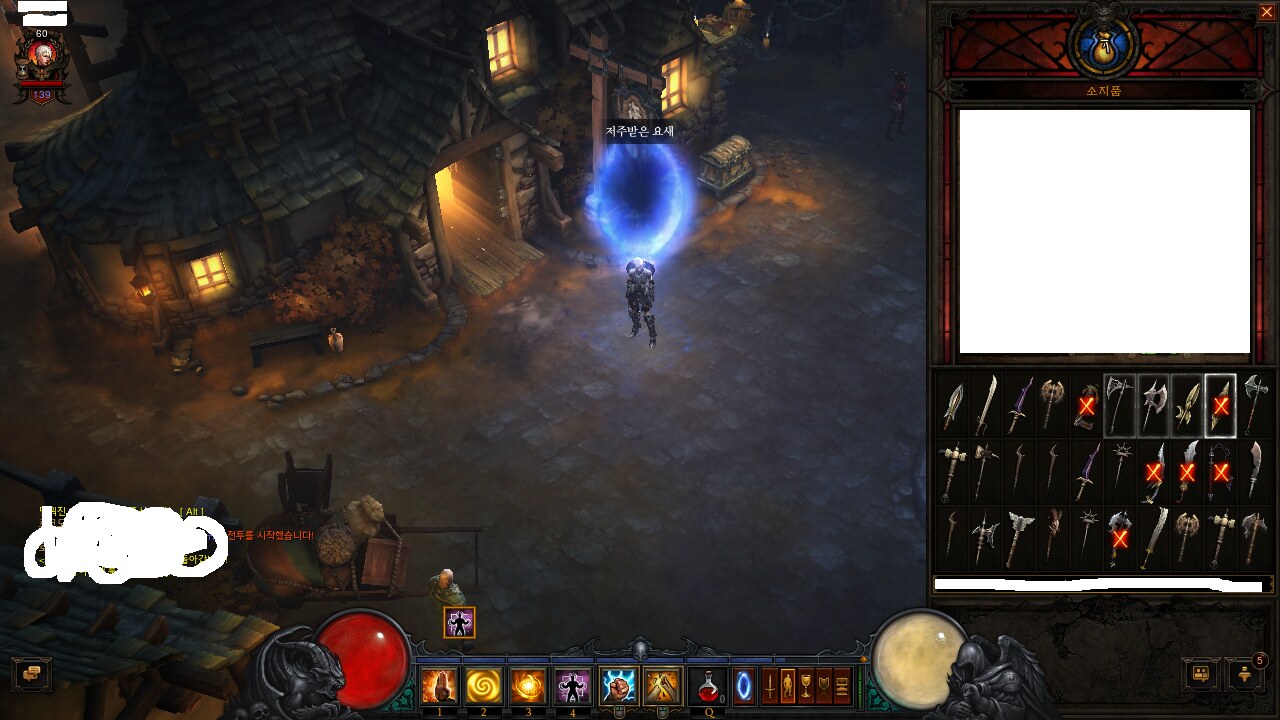The height and width of the screenshot is (720, 1280).
Task: Open the game menu computer button
Action: 842,686
